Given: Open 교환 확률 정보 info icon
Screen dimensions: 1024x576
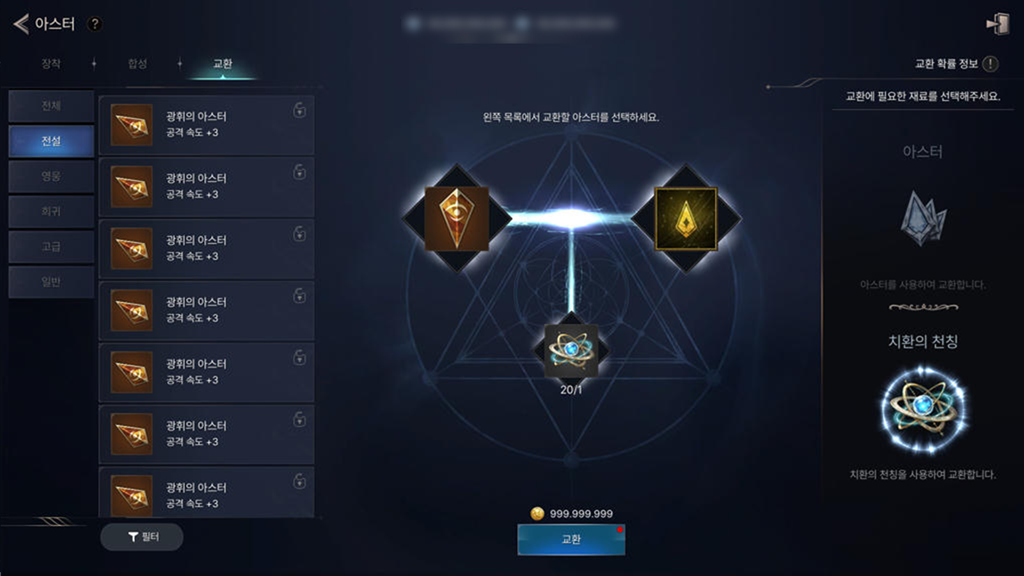Looking at the screenshot, I should click(x=990, y=64).
